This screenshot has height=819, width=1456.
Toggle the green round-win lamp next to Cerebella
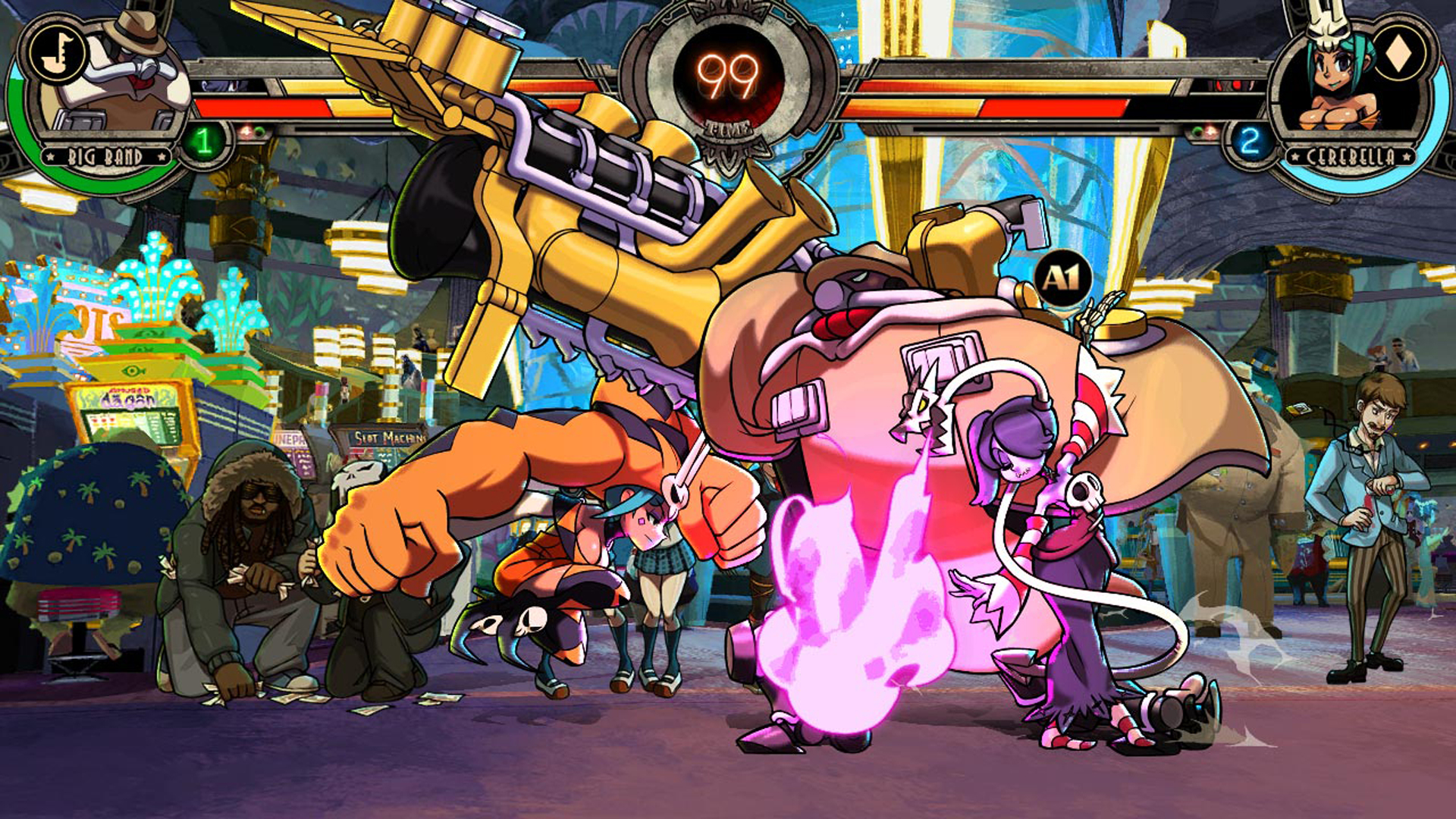click(1196, 133)
